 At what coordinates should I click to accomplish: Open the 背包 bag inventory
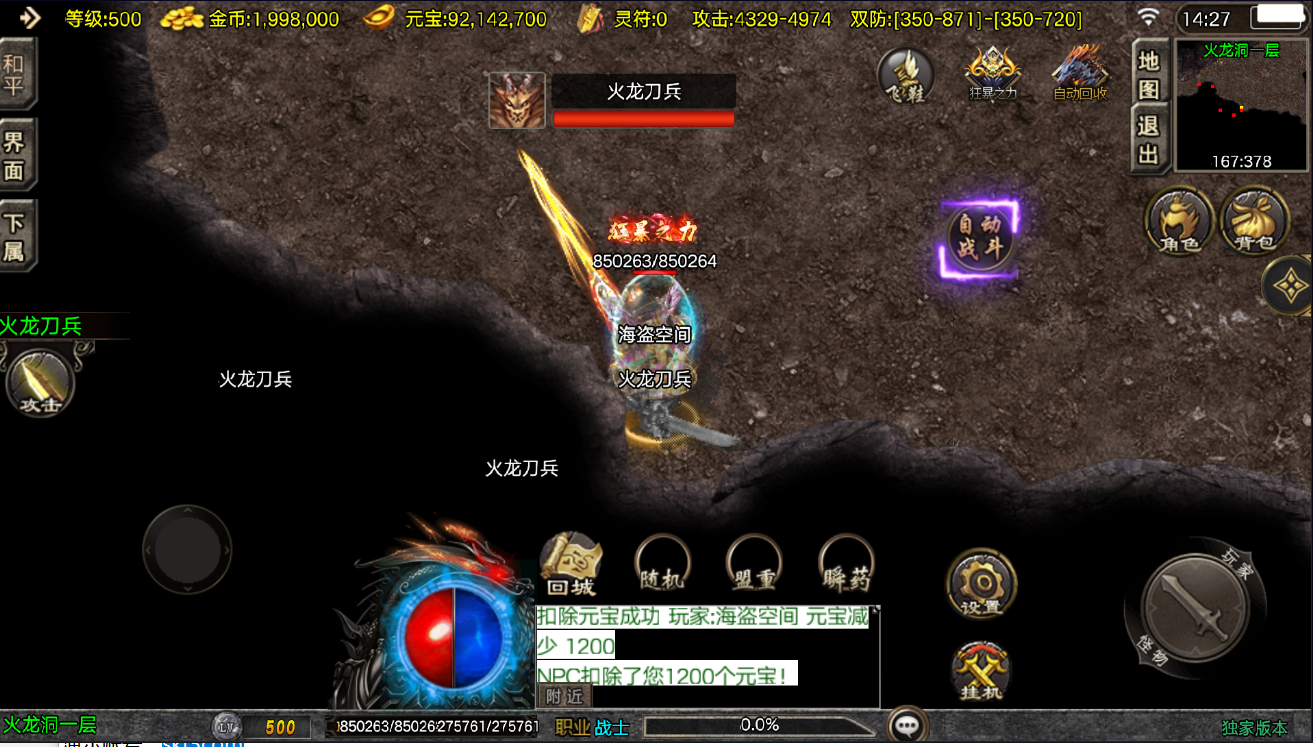coord(1254,221)
